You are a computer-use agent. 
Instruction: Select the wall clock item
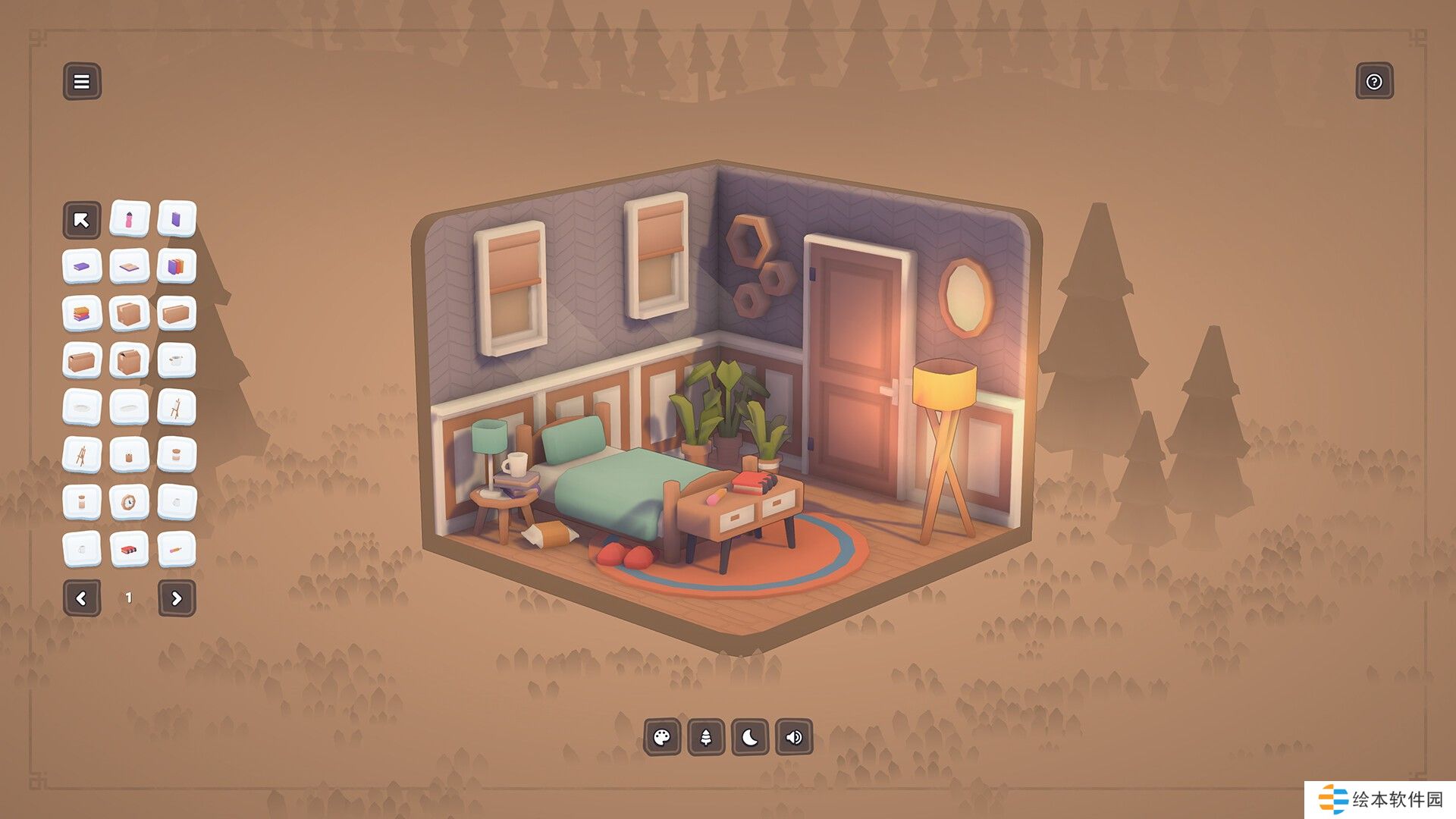[129, 502]
